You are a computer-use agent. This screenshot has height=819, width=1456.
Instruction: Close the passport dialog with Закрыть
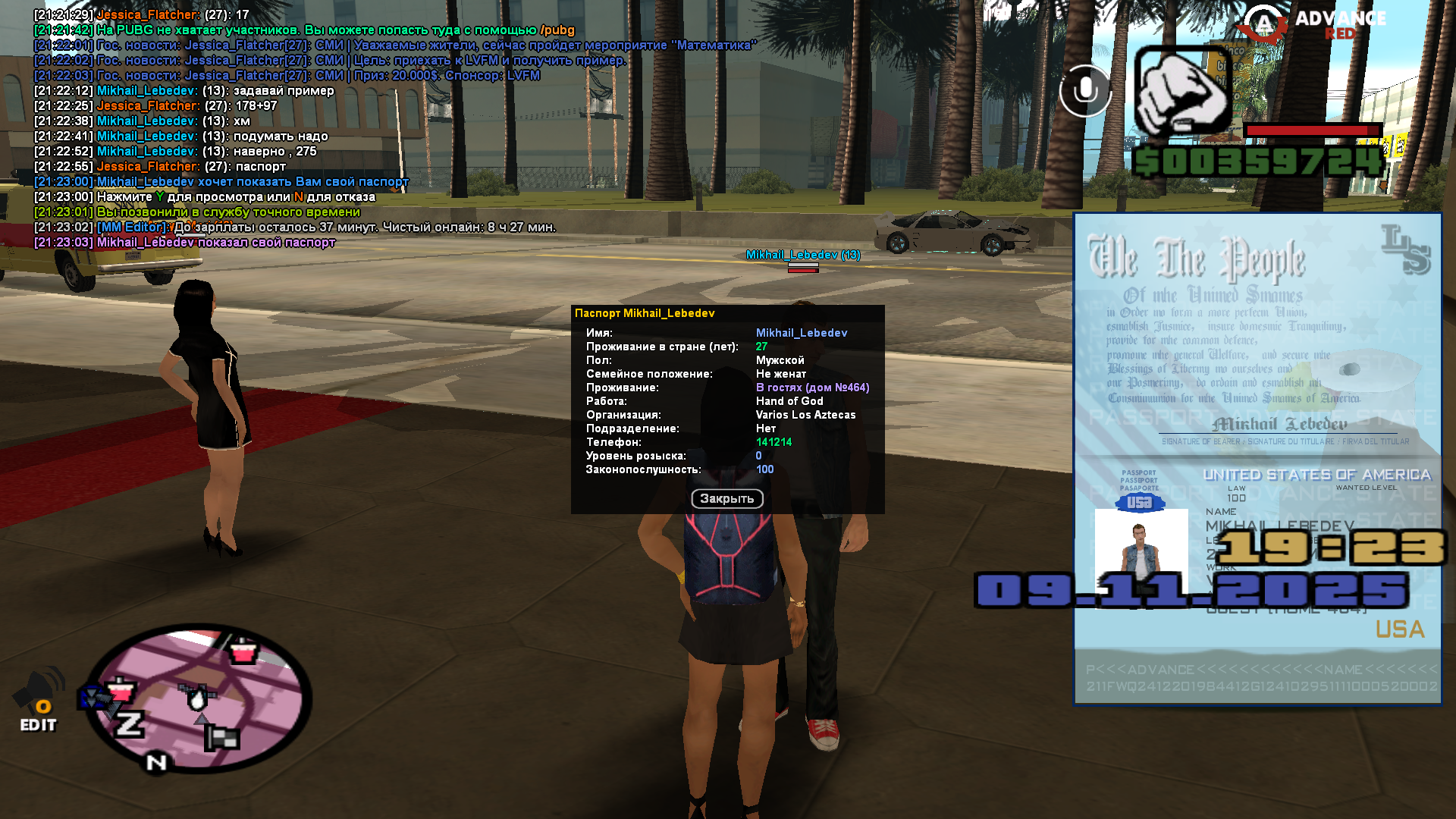(726, 498)
